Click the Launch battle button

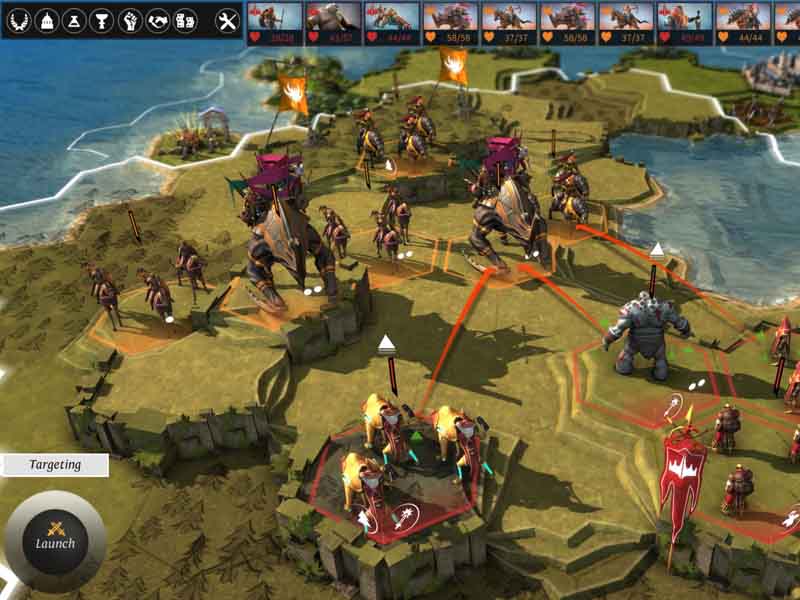[55, 541]
